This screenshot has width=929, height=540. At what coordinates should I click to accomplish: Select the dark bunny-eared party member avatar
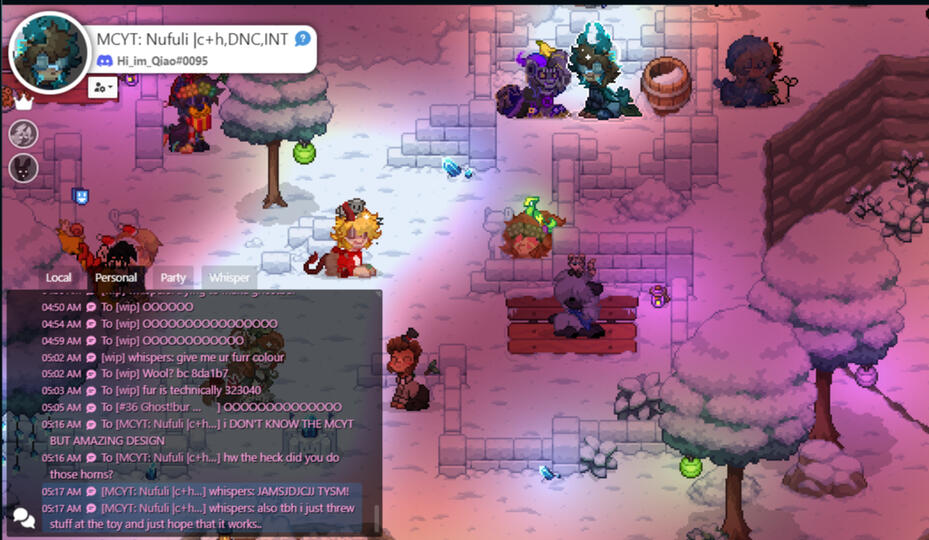pyautogui.click(x=23, y=167)
